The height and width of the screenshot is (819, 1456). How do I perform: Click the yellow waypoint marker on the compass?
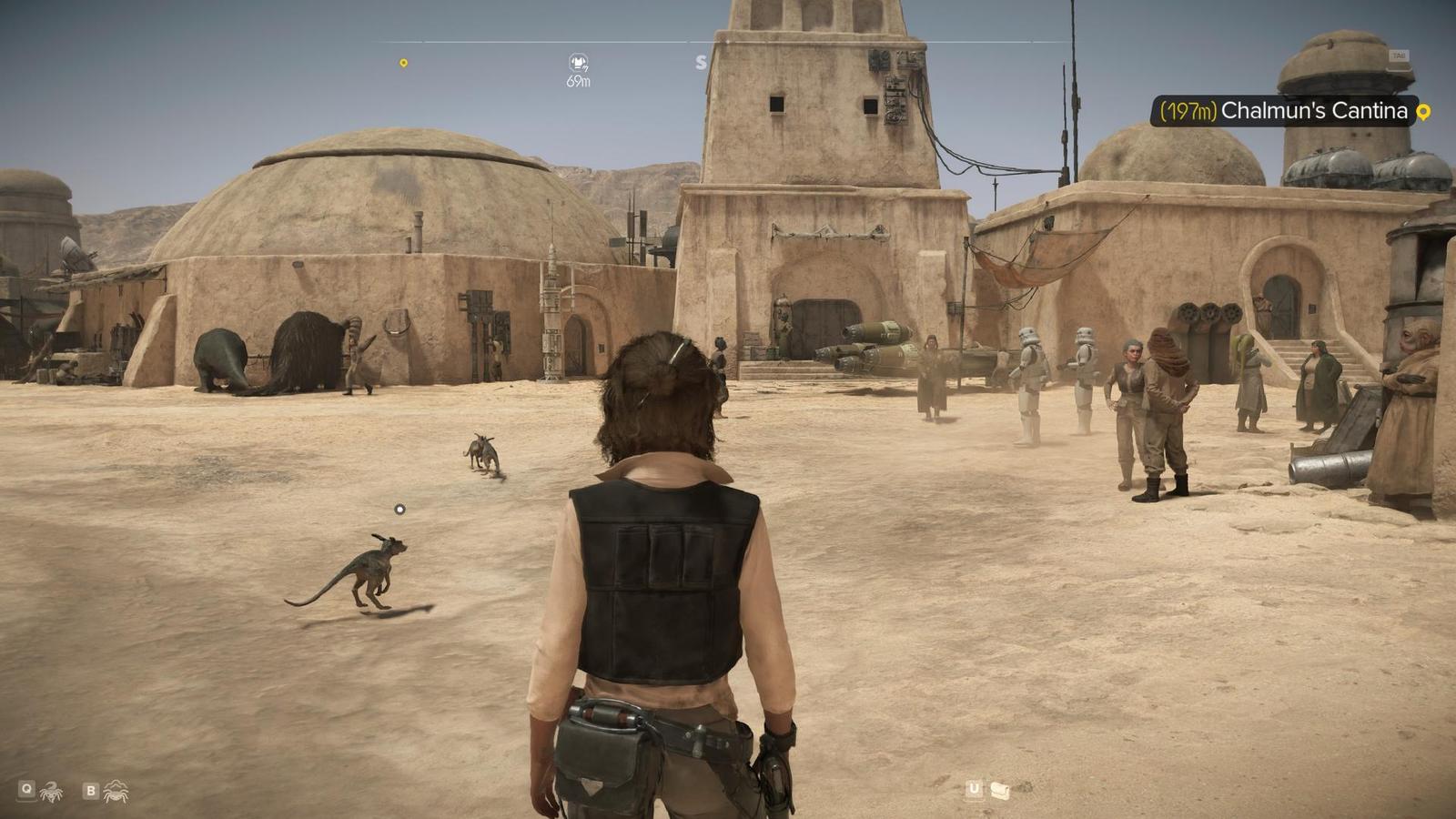(403, 63)
